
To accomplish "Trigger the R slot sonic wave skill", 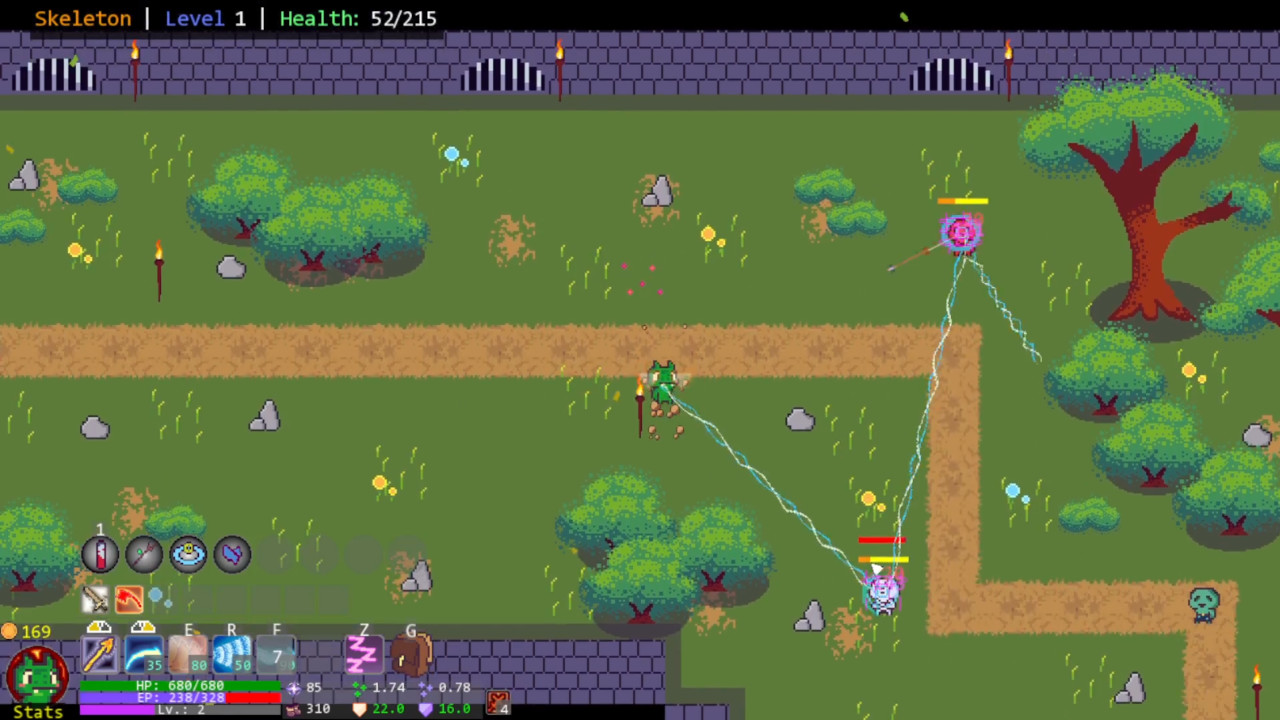I will click(231, 655).
